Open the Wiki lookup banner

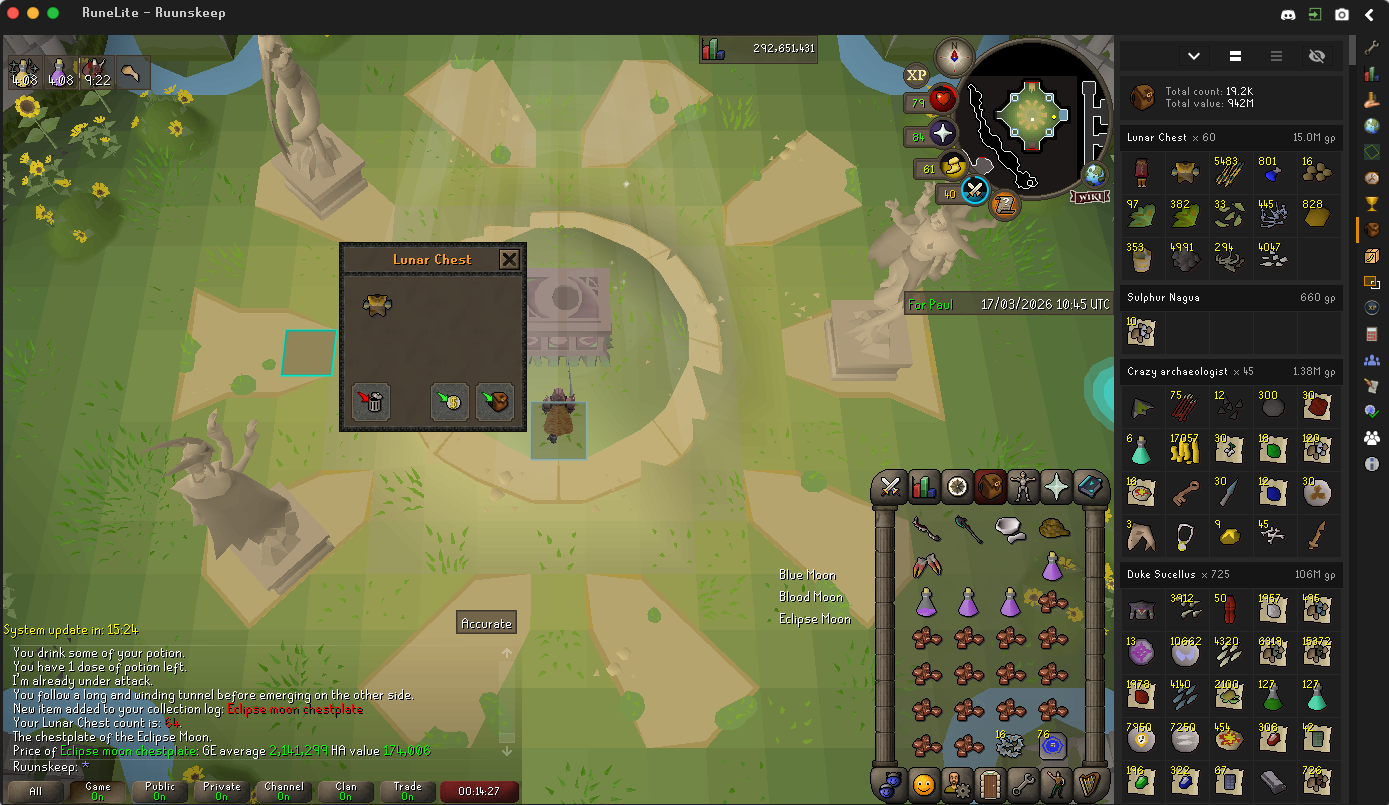[1091, 196]
